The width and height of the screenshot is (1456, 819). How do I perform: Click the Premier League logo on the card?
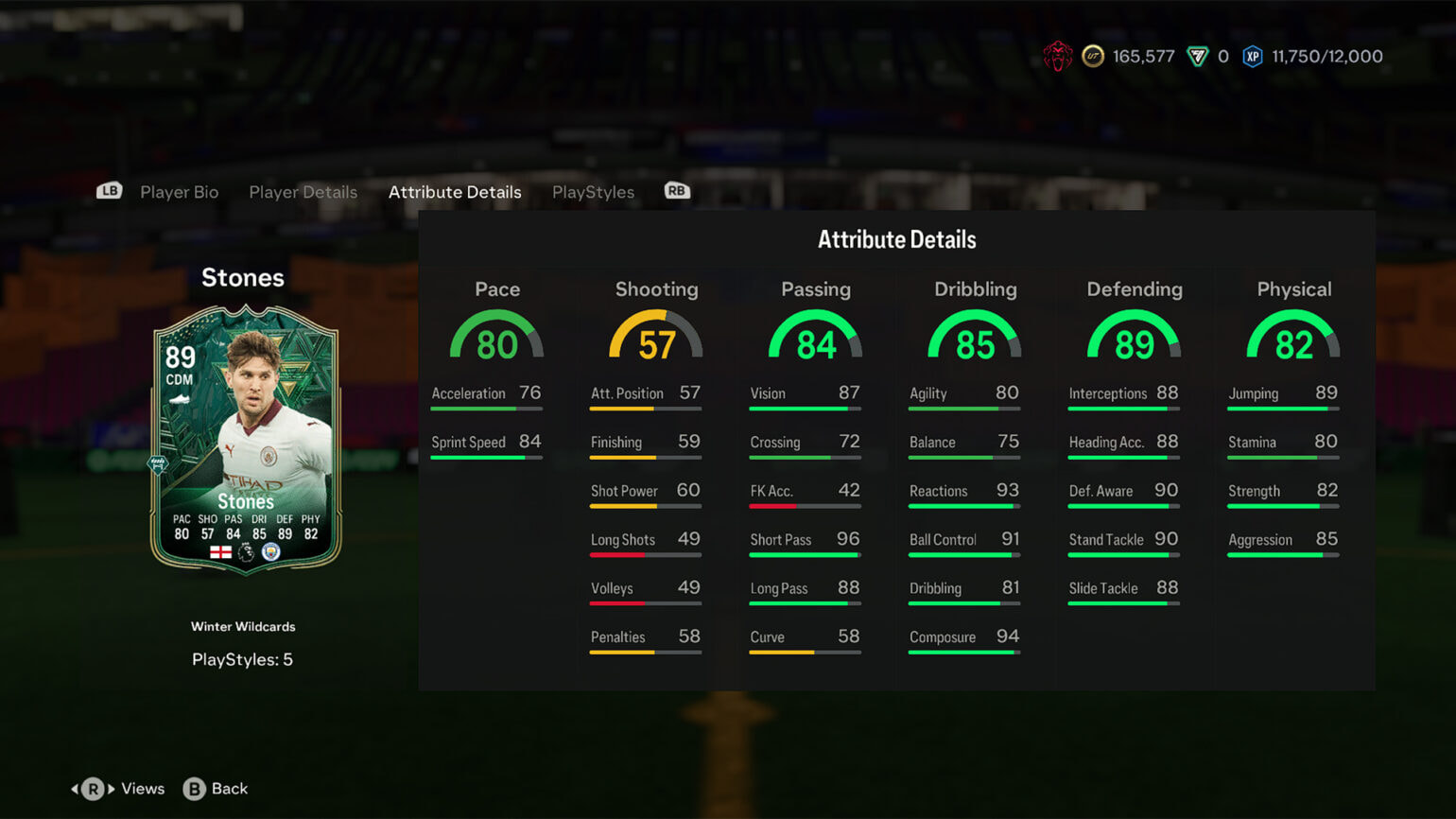[x=246, y=552]
